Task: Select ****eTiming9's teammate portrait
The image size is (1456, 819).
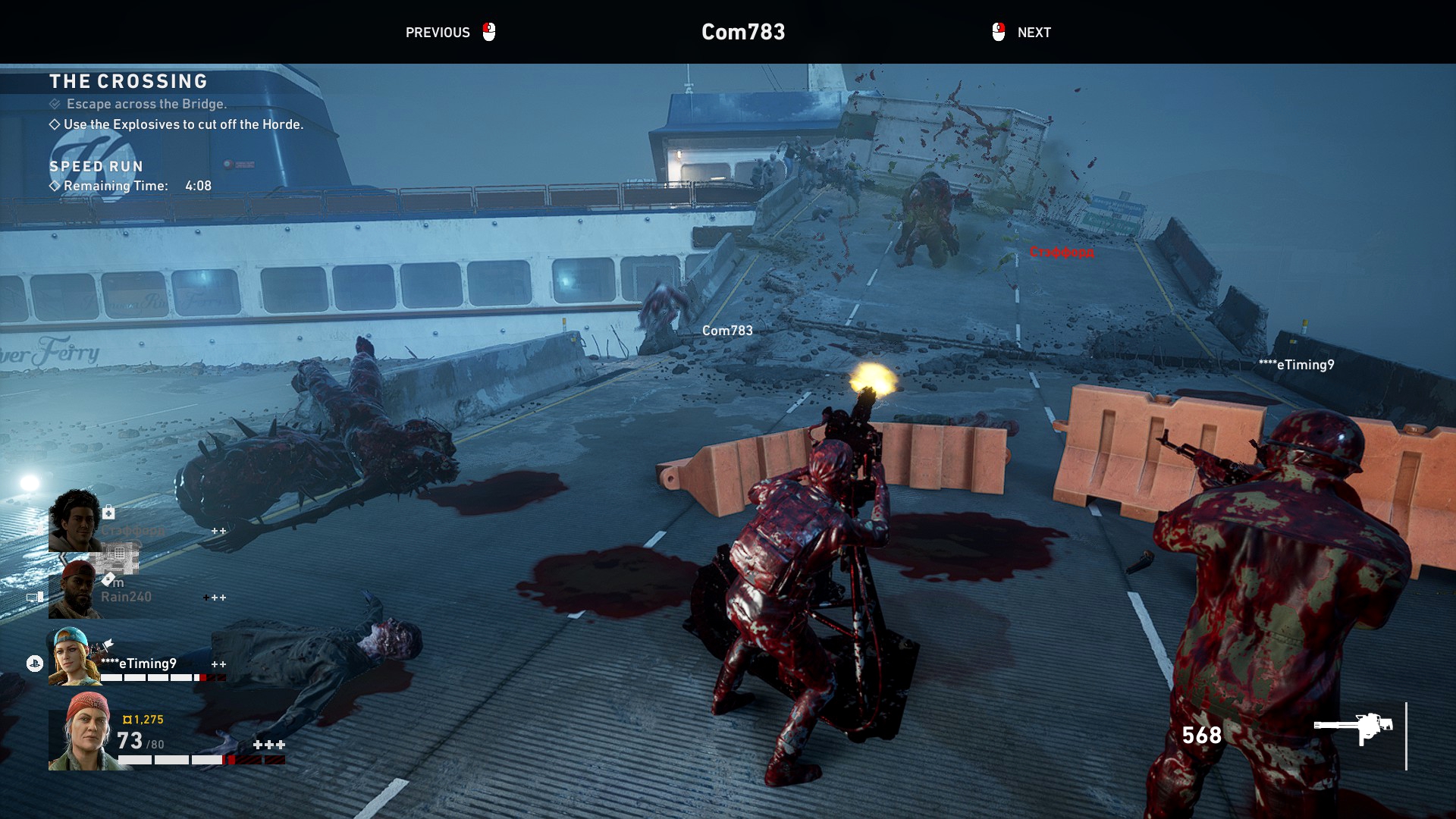Action: [73, 657]
